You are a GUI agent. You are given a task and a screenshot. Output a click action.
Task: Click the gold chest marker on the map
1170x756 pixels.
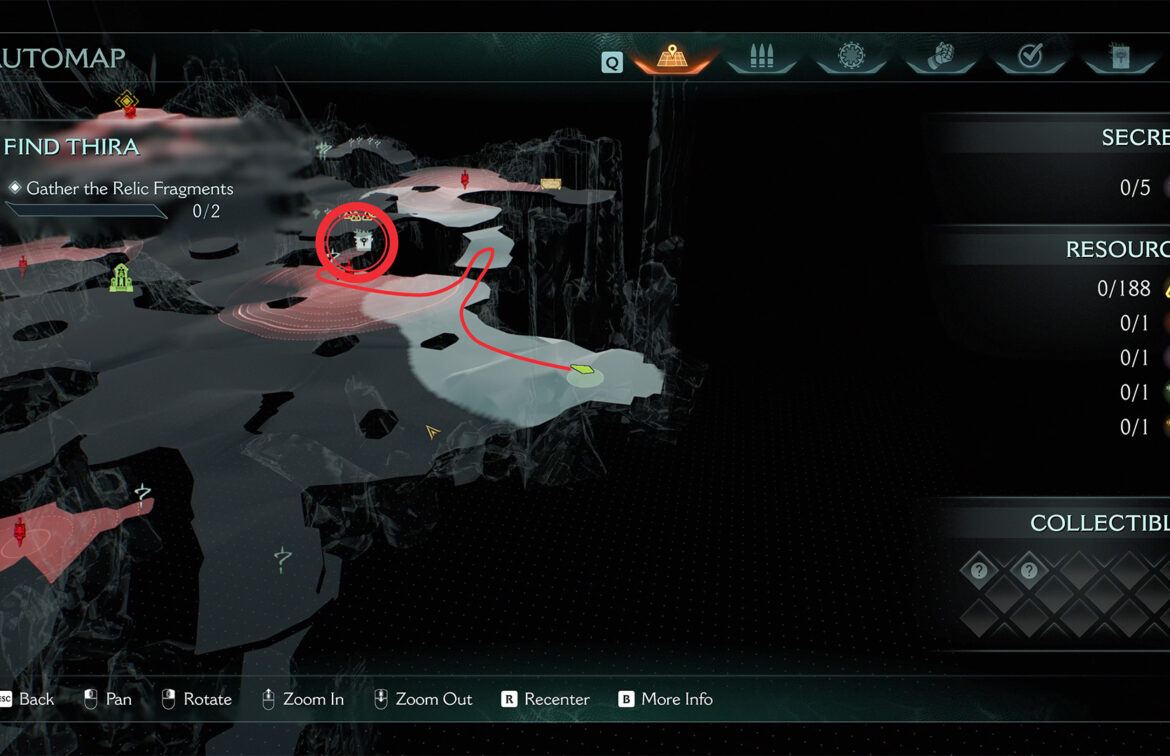click(550, 183)
